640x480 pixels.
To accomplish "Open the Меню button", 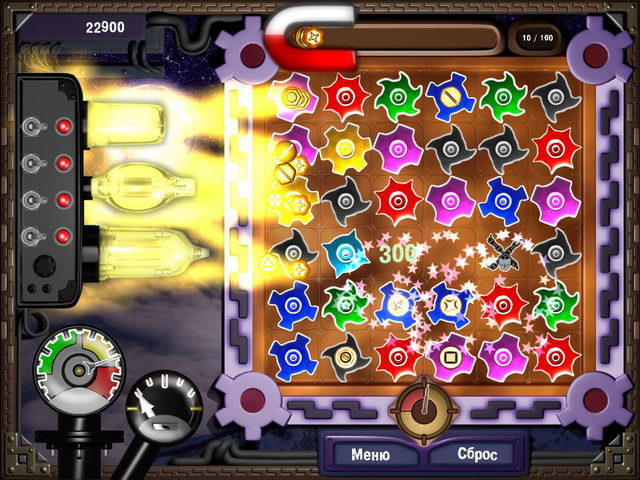I will tap(370, 454).
